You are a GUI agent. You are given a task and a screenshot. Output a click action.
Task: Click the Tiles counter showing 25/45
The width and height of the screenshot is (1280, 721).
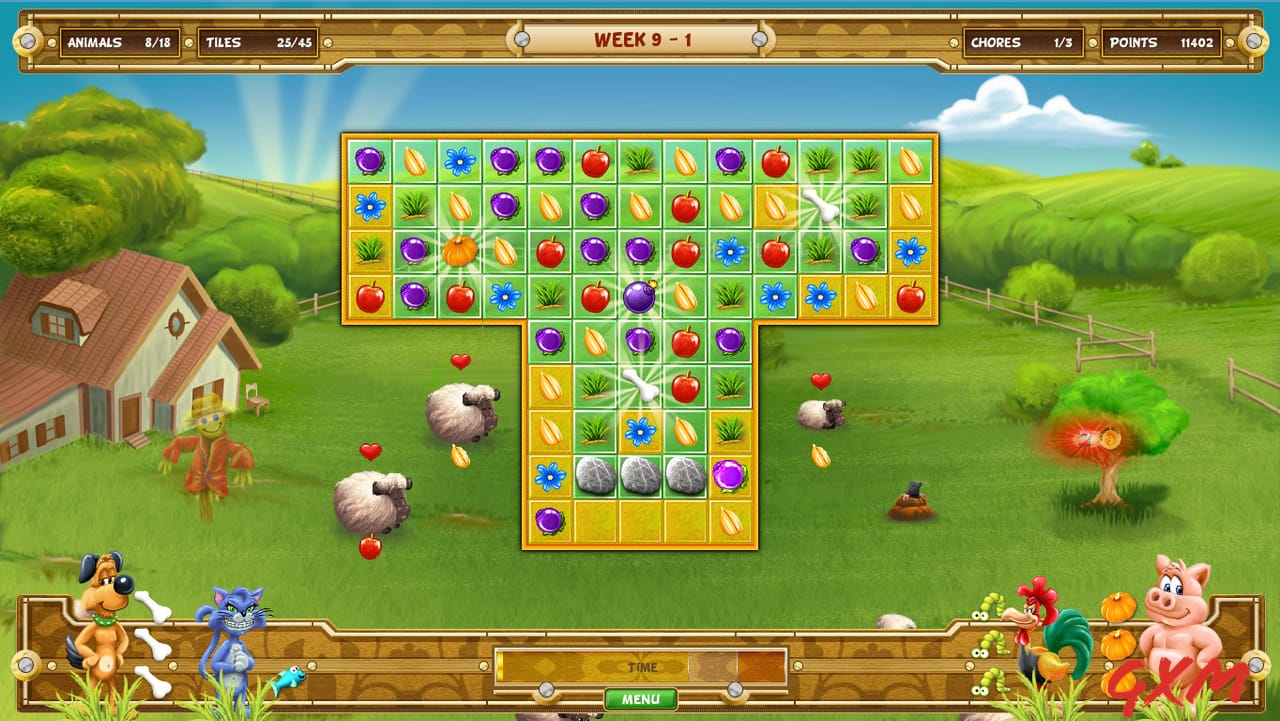pyautogui.click(x=260, y=42)
